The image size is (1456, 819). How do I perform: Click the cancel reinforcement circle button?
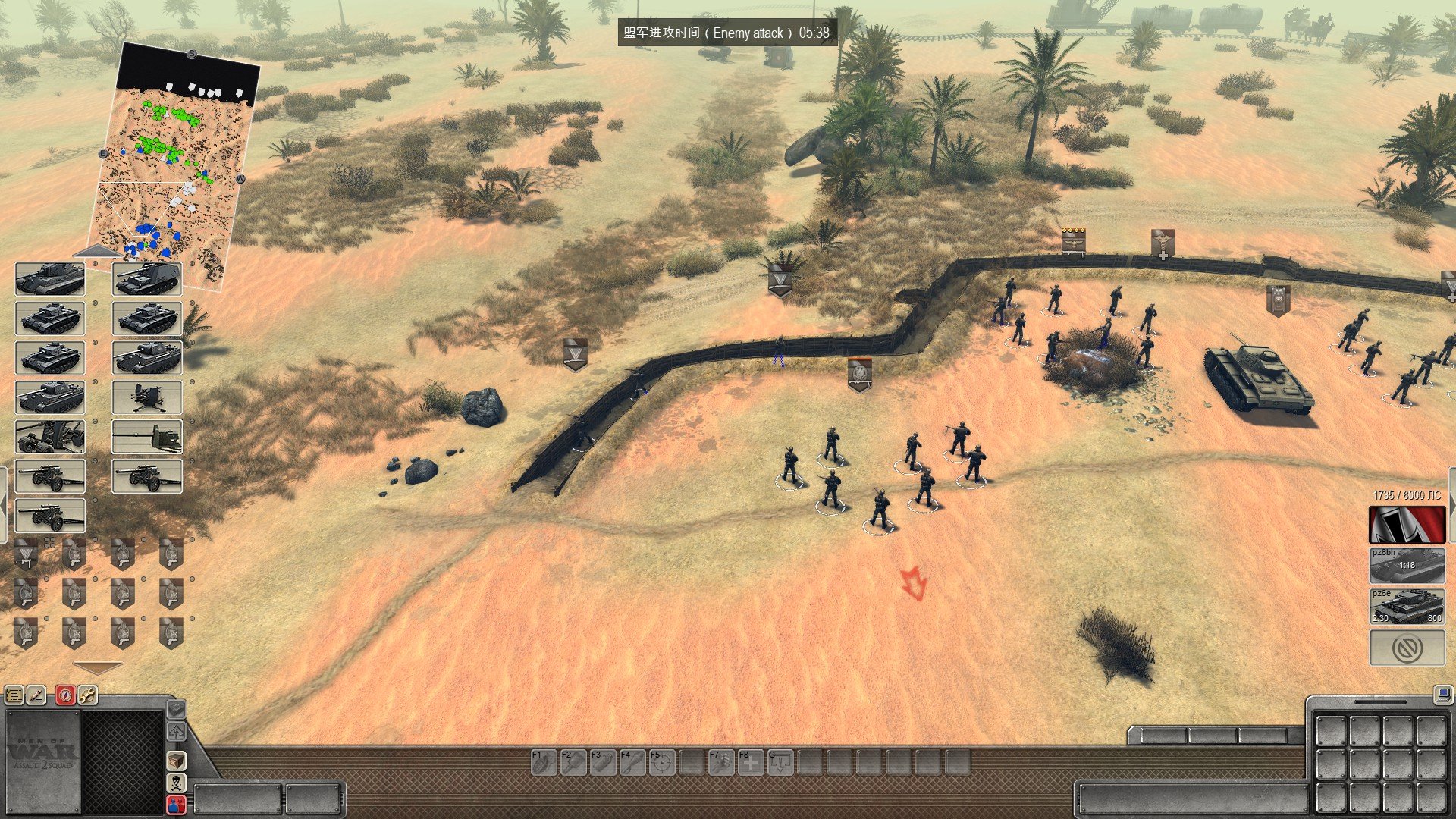(1407, 648)
